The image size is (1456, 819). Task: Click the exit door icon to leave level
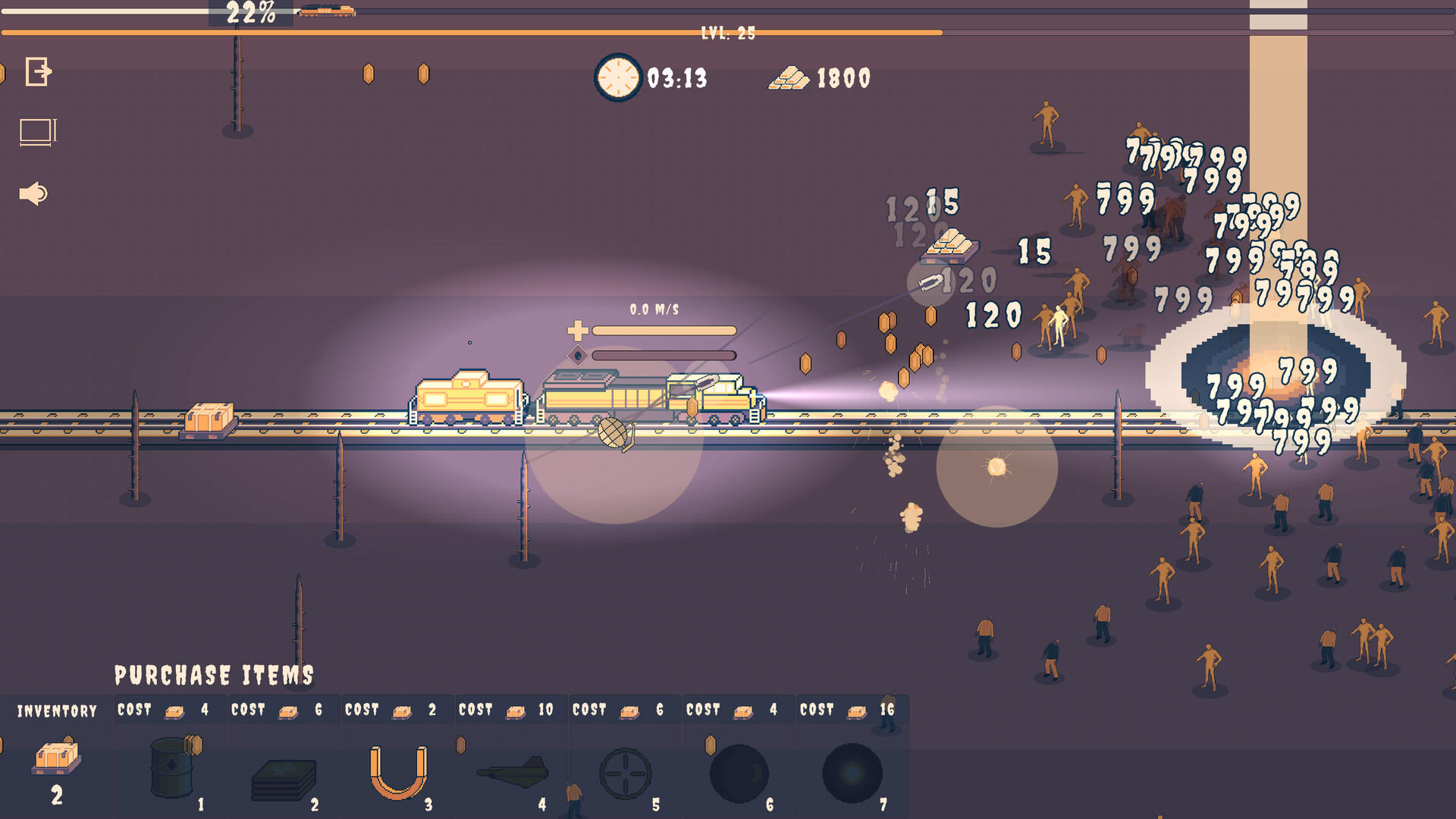36,73
